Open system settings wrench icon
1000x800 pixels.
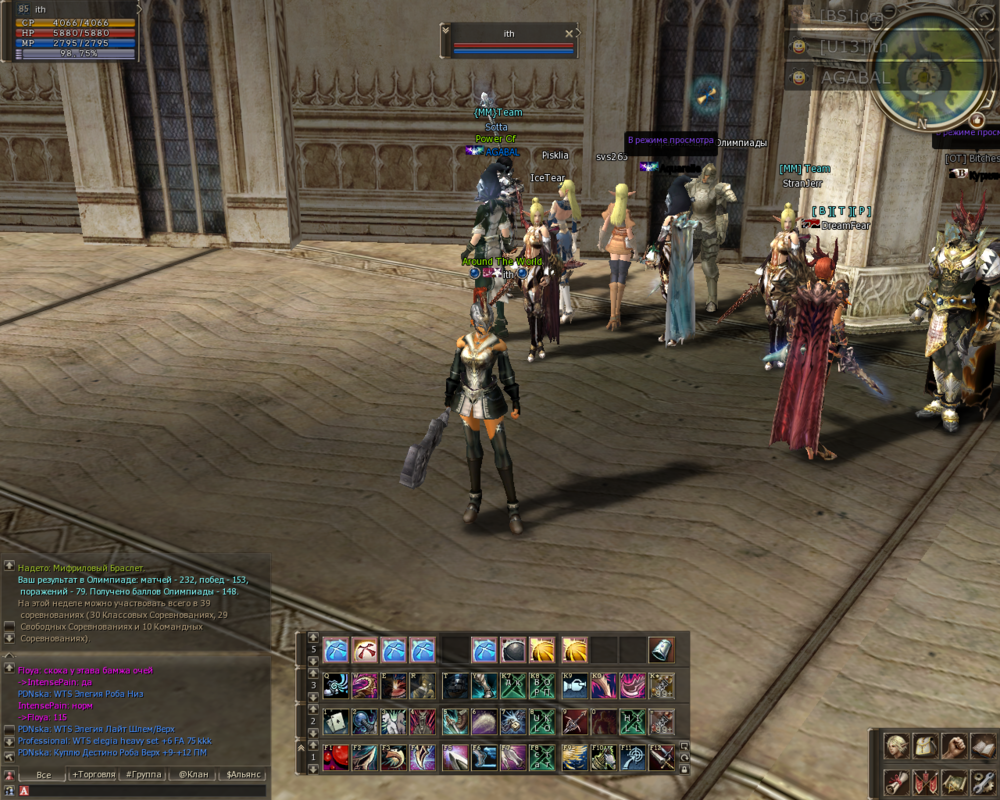tap(982, 782)
